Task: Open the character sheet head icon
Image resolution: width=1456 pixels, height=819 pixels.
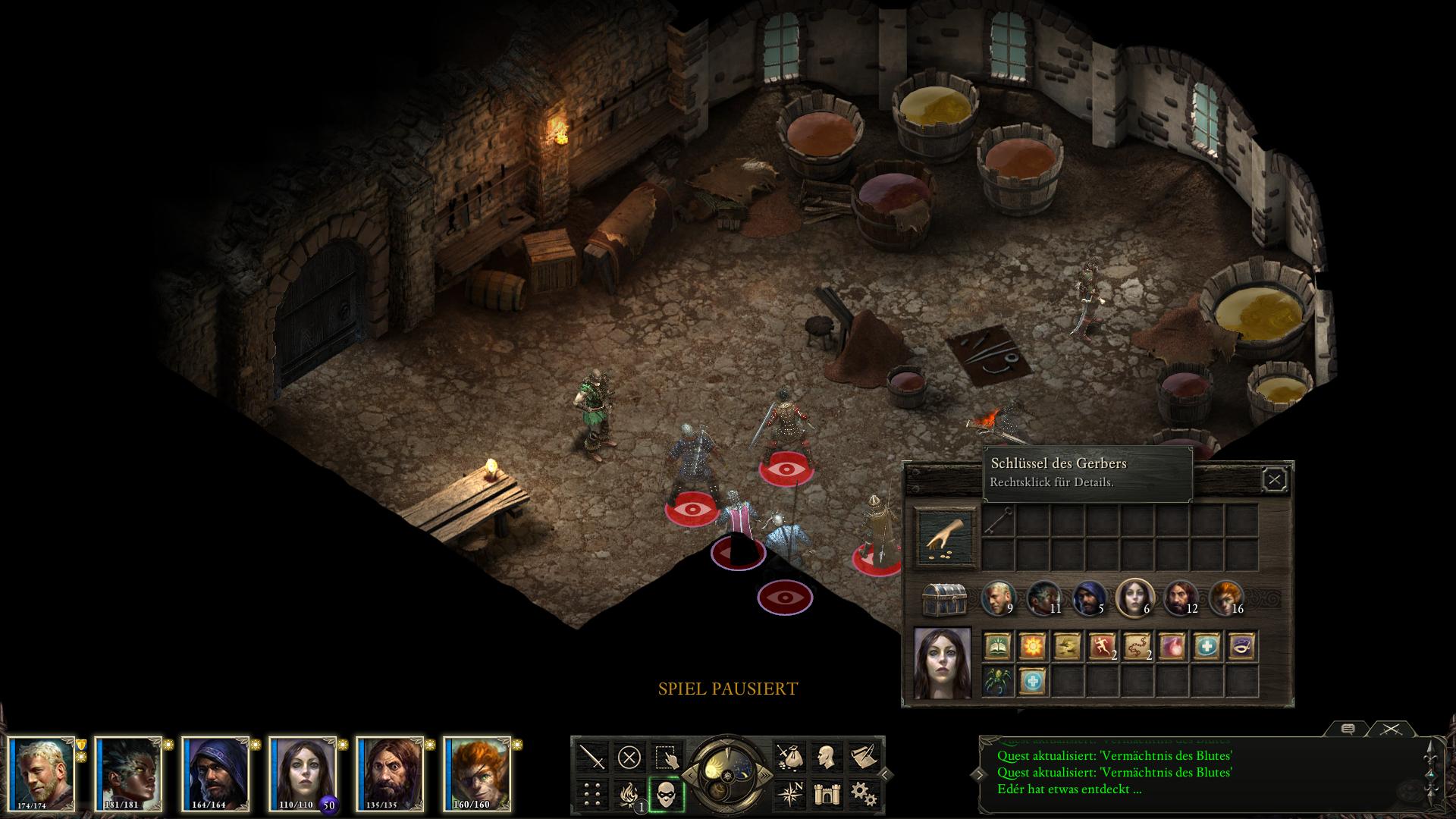Action: (827, 757)
